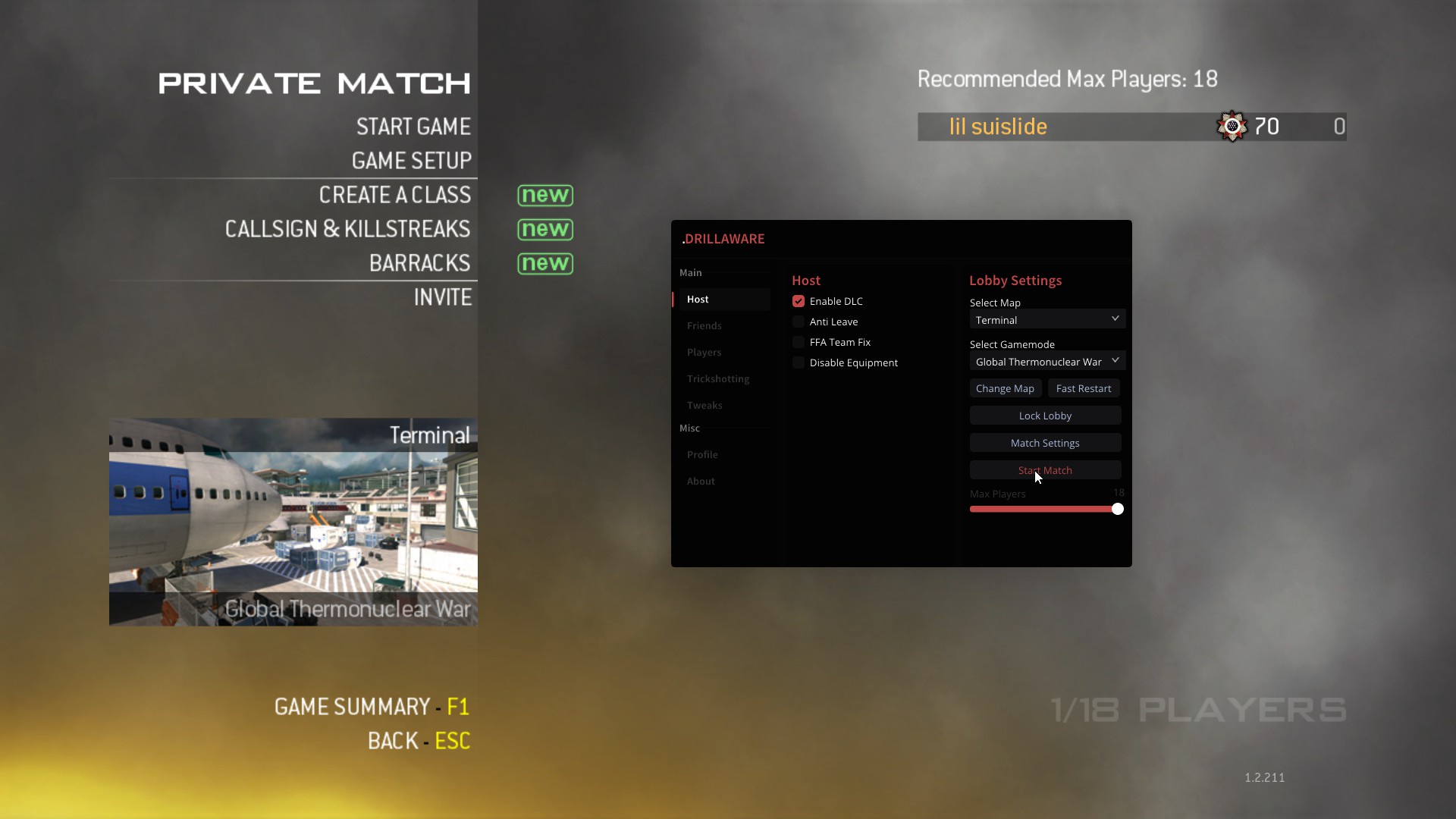The image size is (1456, 819).
Task: Enable DLC in the Host section
Action: pos(799,300)
